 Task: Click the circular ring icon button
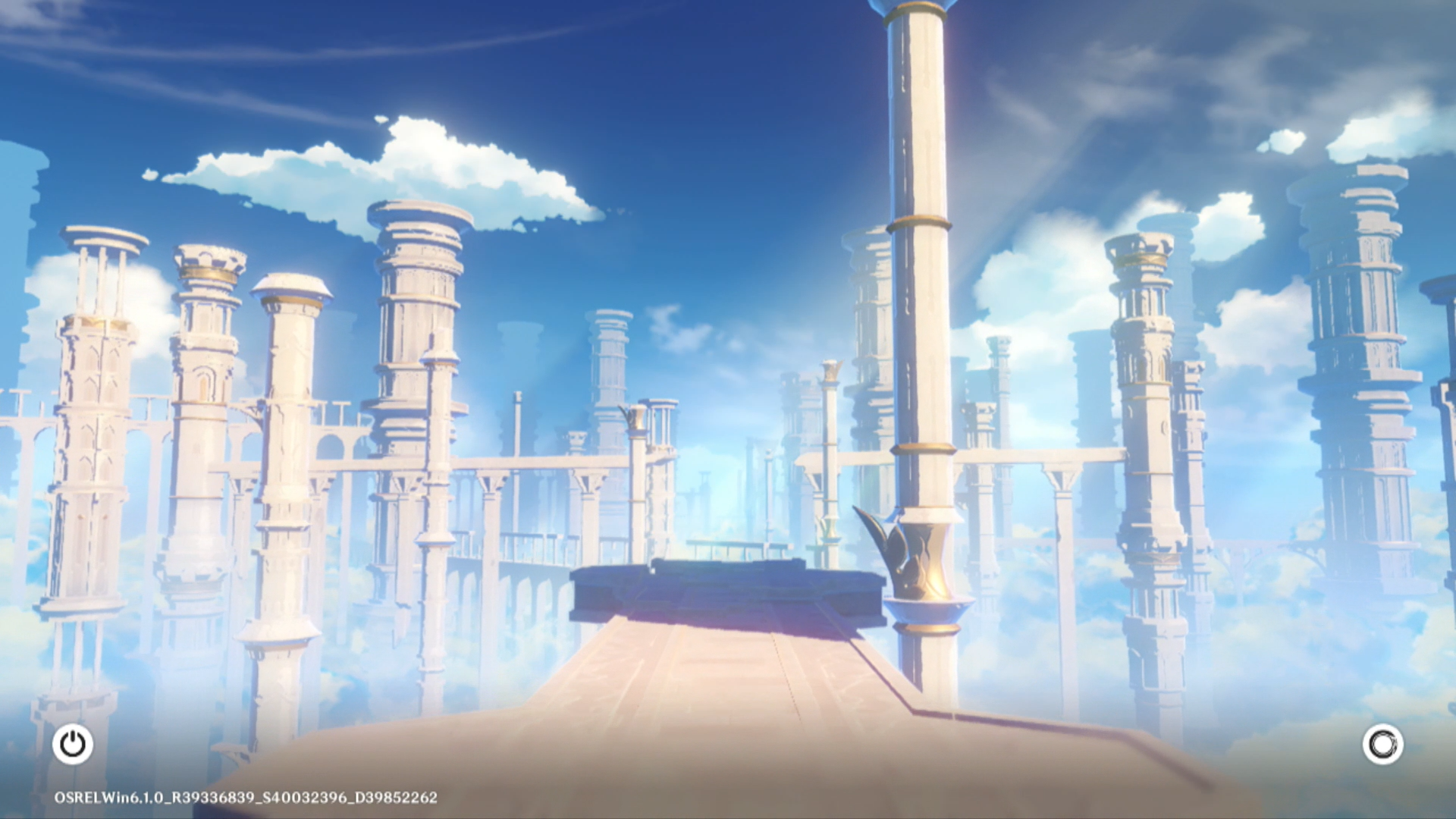(x=1382, y=744)
